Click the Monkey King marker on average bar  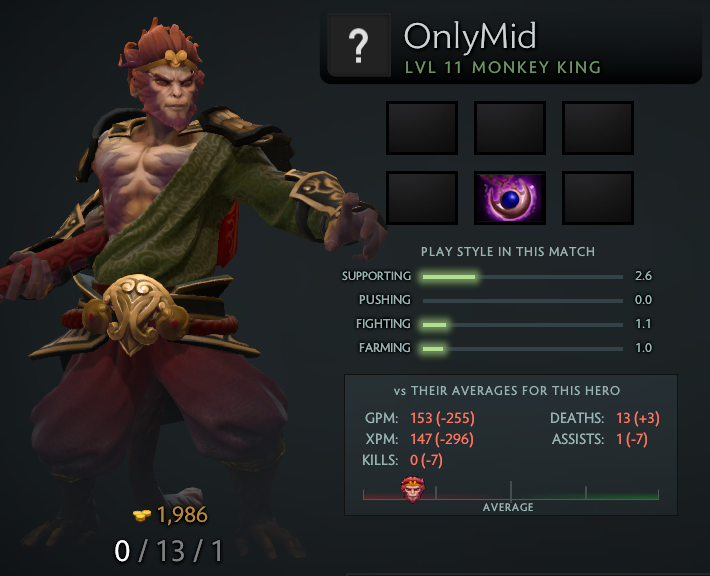pyautogui.click(x=412, y=489)
